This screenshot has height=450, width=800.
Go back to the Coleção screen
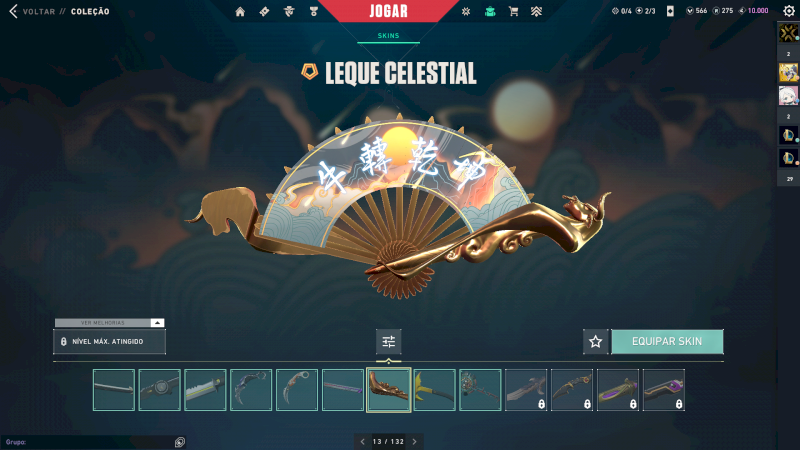click(x=14, y=11)
